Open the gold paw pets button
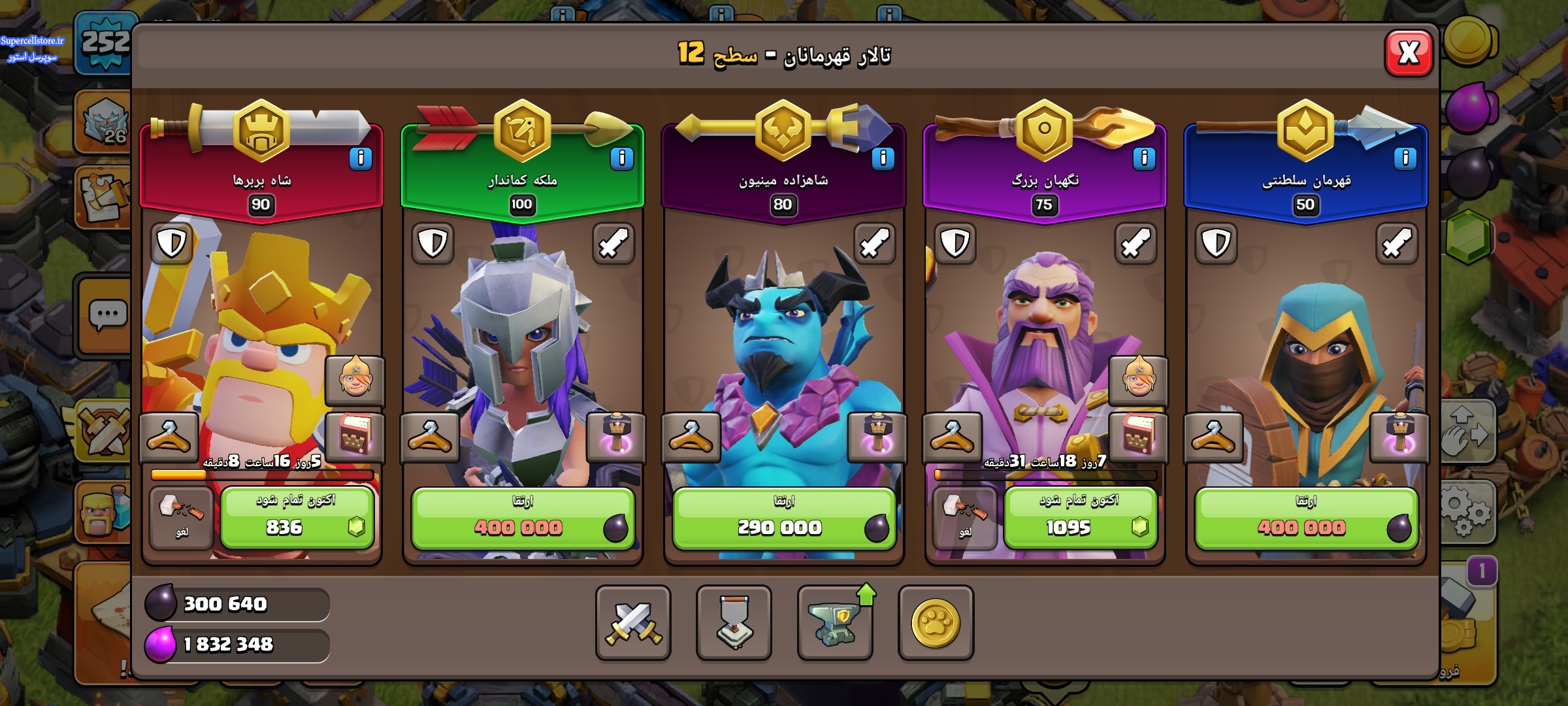The image size is (1568, 706). pyautogui.click(x=936, y=622)
